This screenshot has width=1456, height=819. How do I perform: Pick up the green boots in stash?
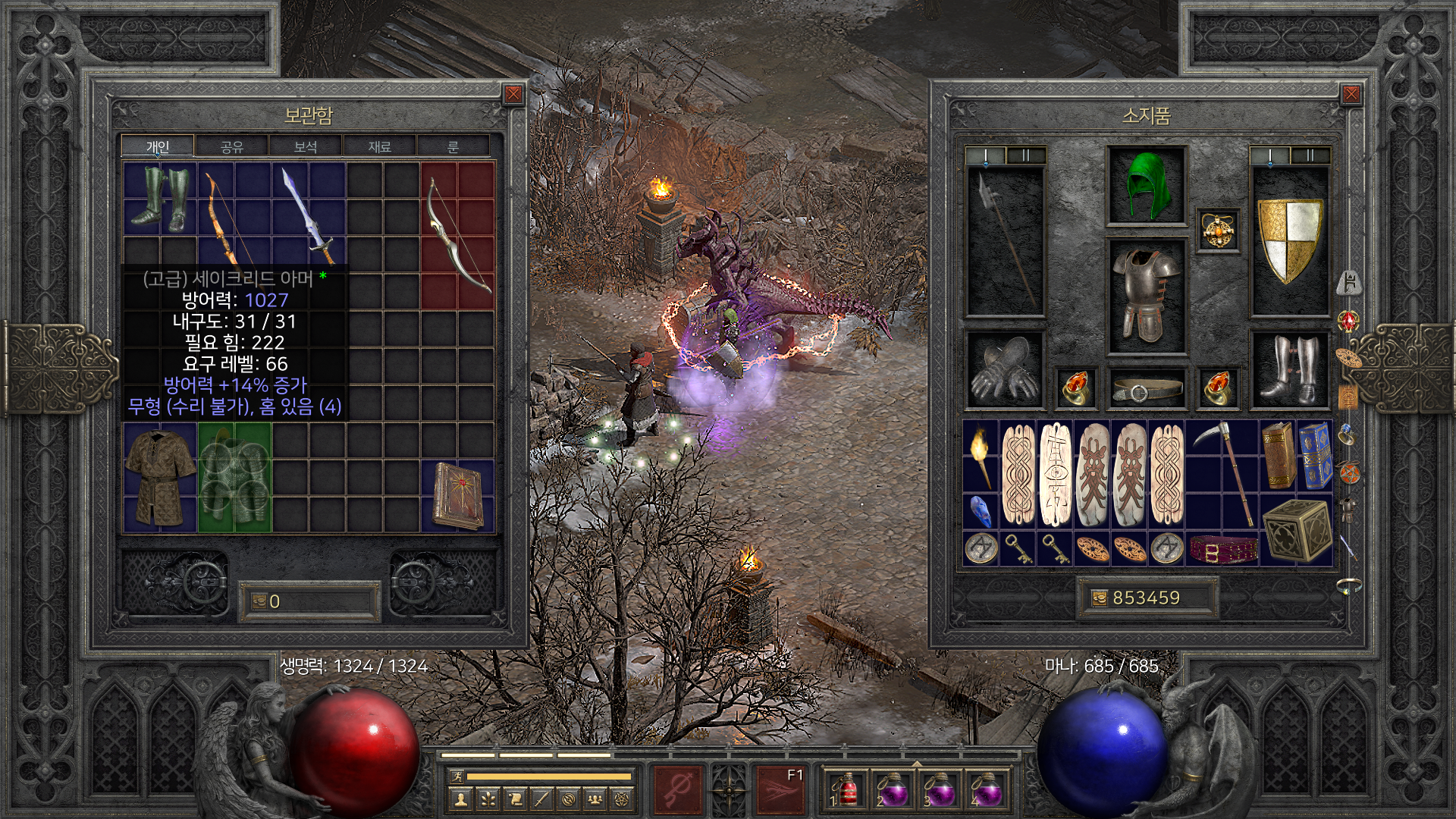tap(159, 199)
